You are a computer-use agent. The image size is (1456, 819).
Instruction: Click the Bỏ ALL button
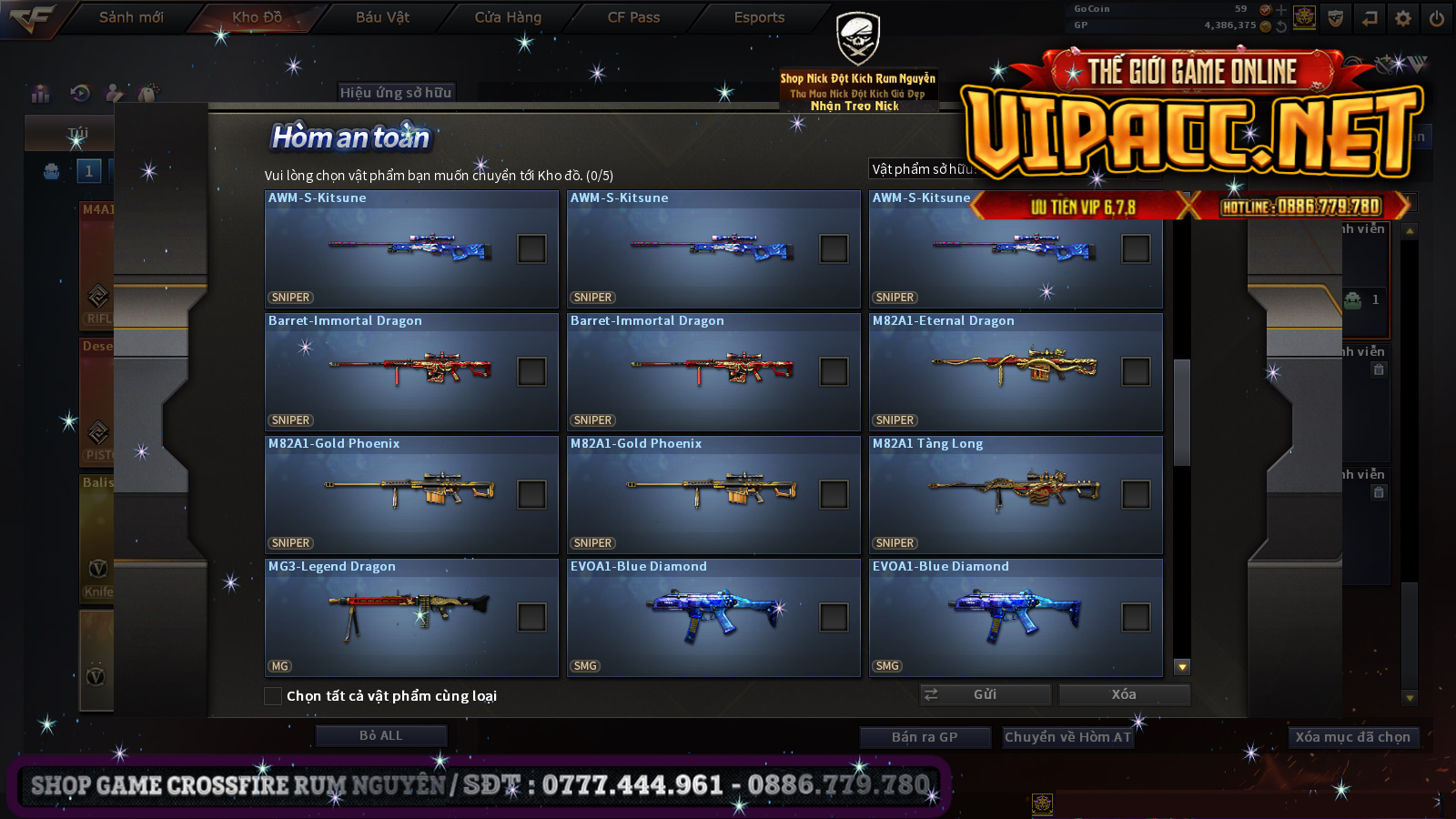(x=380, y=735)
